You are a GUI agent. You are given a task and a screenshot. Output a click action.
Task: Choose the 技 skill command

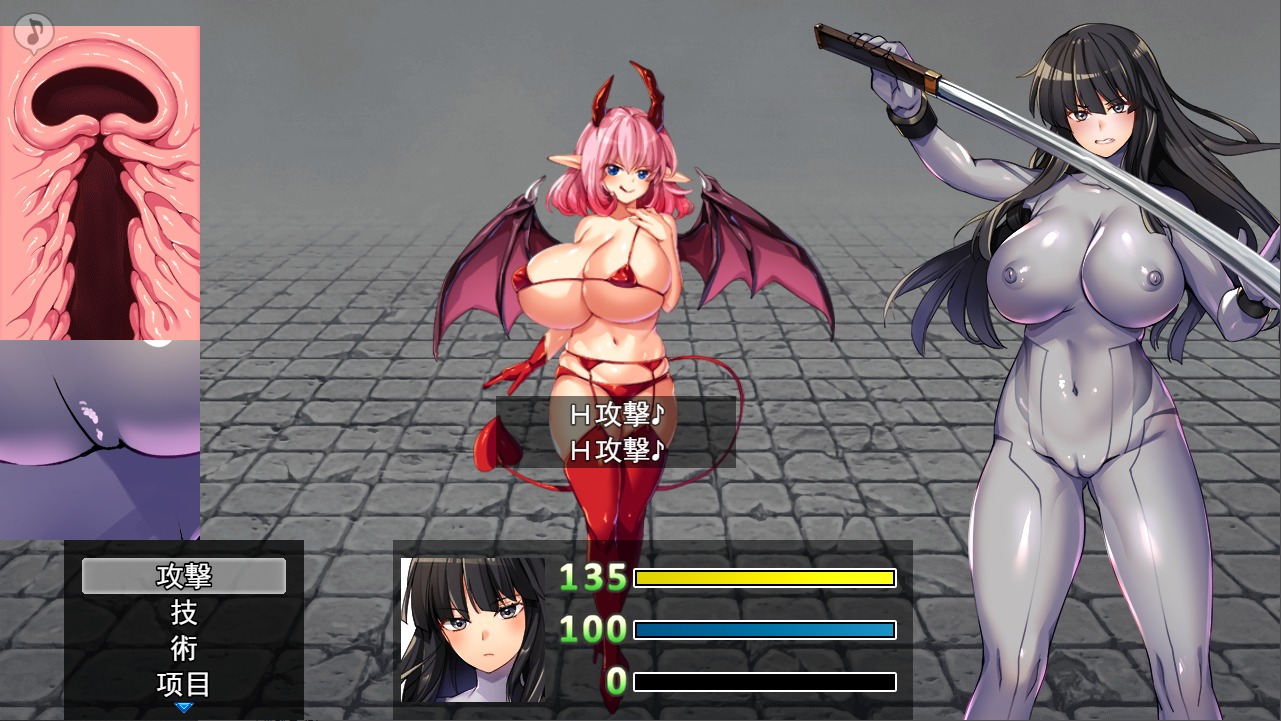coord(184,612)
